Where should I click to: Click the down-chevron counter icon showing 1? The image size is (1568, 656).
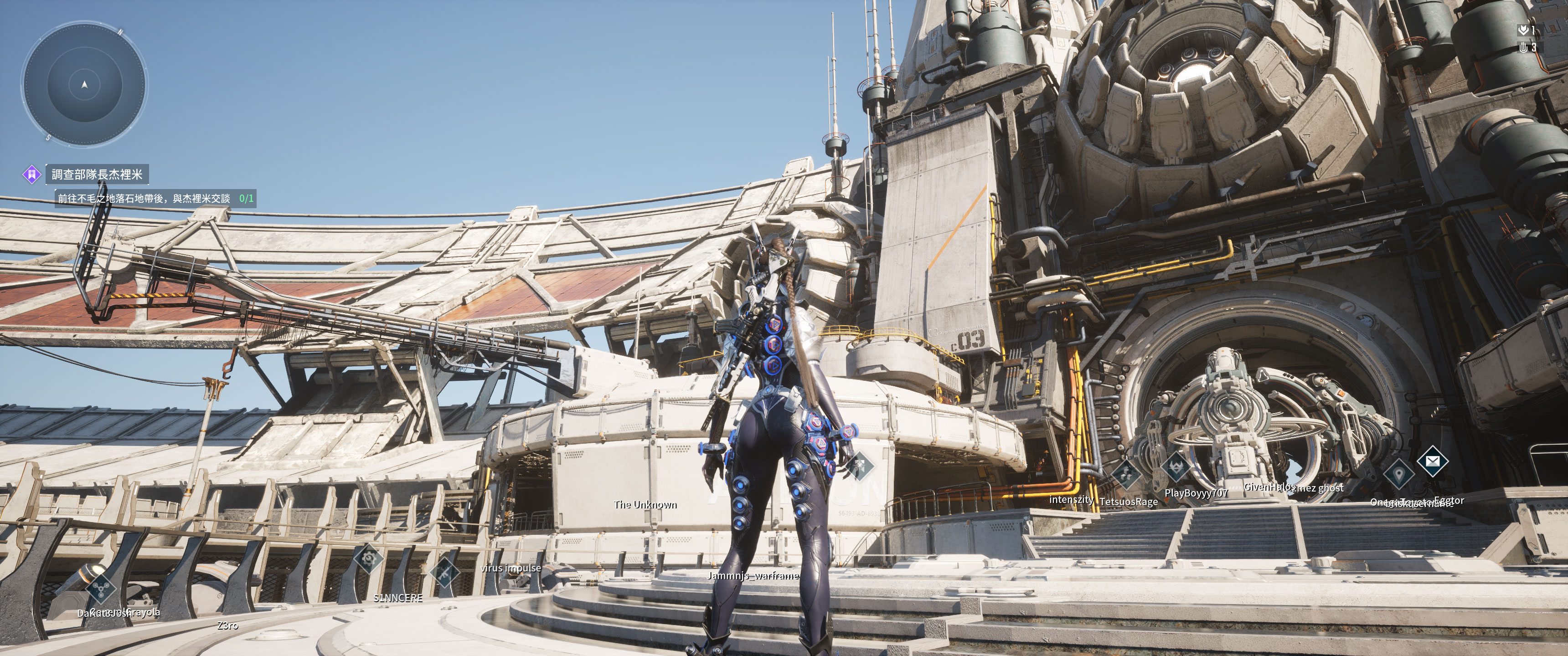click(x=1523, y=30)
